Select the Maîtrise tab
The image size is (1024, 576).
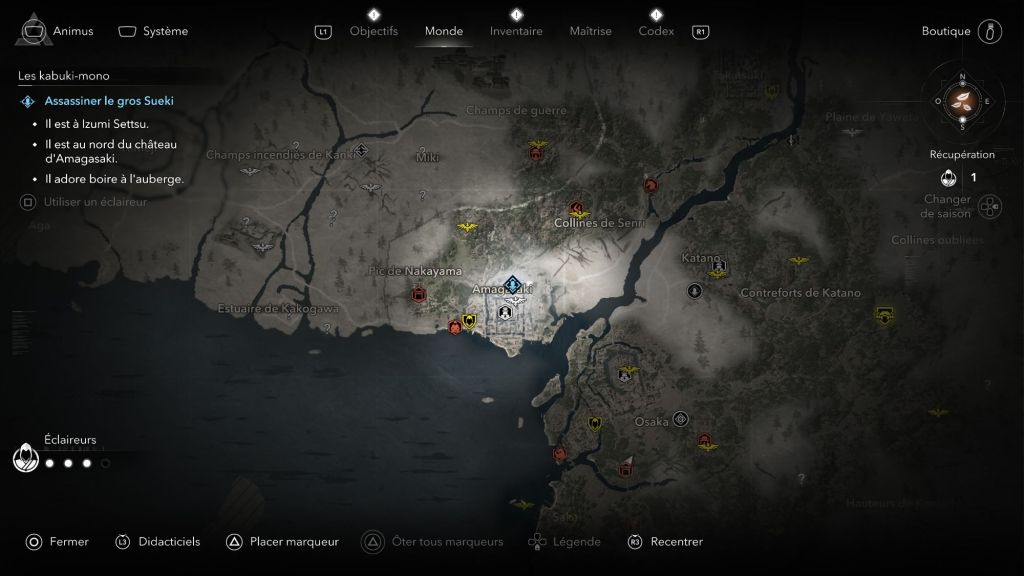coord(590,31)
